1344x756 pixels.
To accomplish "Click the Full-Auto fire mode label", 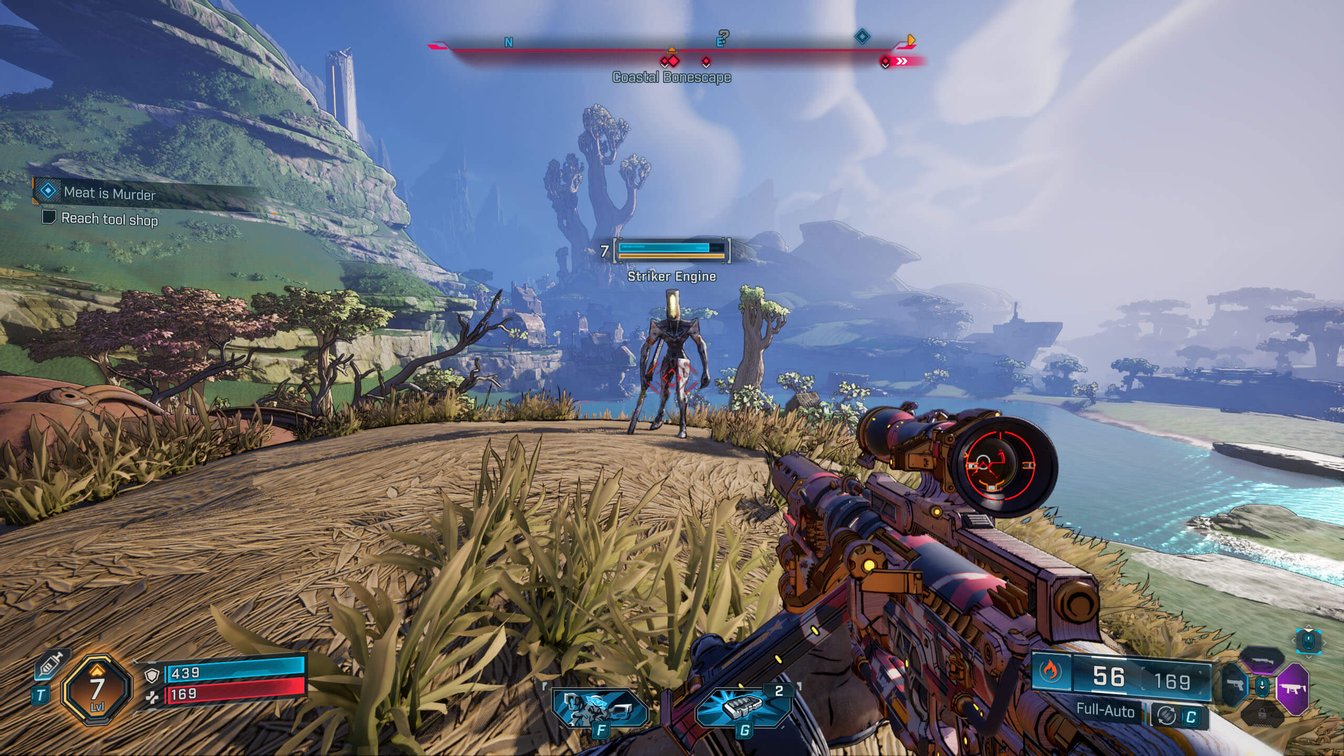I will [x=1105, y=712].
